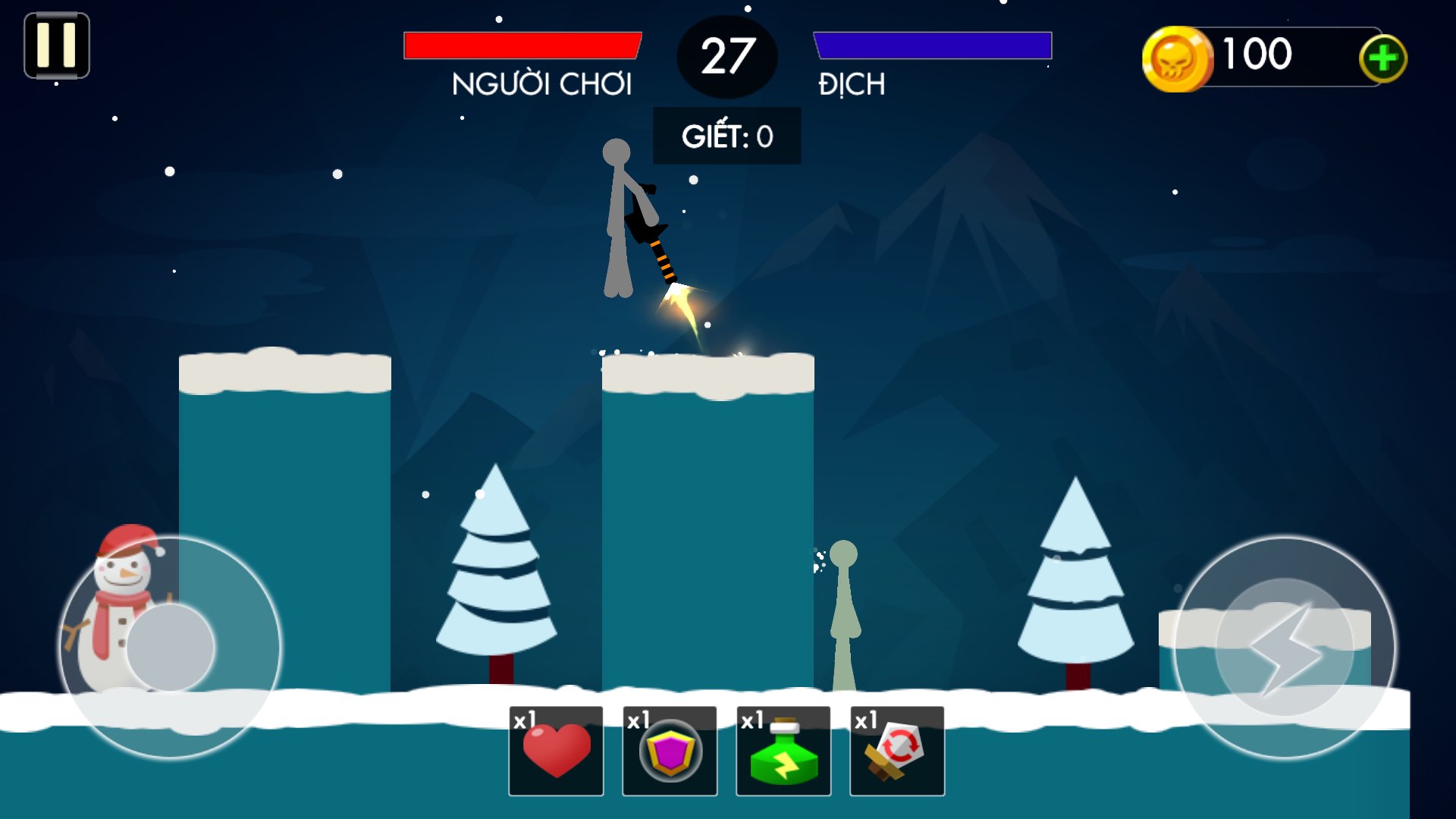Tap the NGƯỜI CHƠI label
The image size is (1456, 819).
[x=541, y=86]
